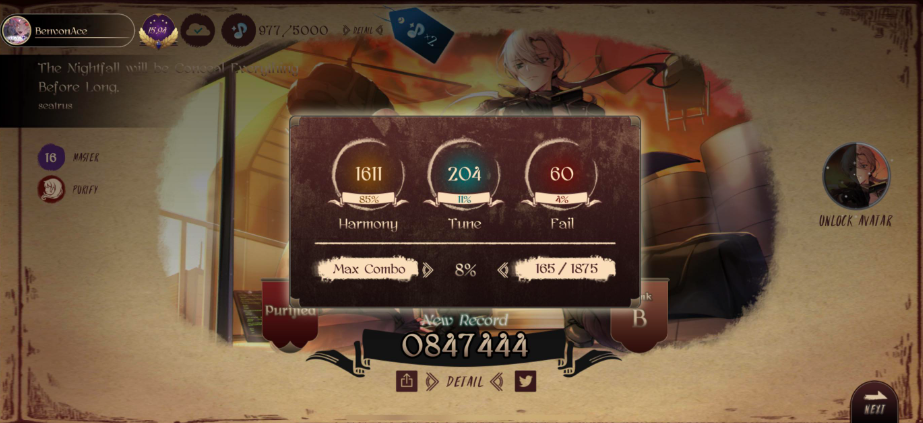Continue with the Next arrow button
The height and width of the screenshot is (423, 923).
(875, 400)
